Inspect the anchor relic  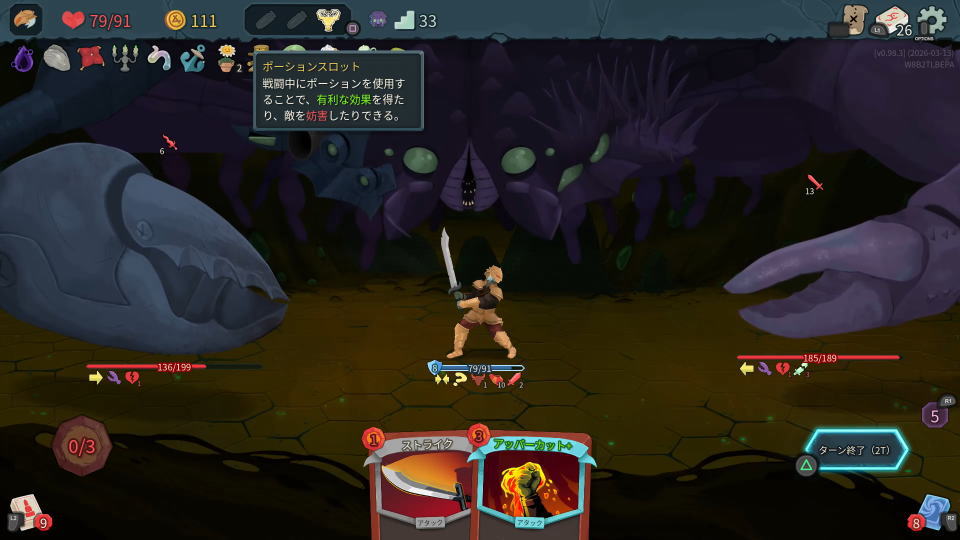[192, 58]
